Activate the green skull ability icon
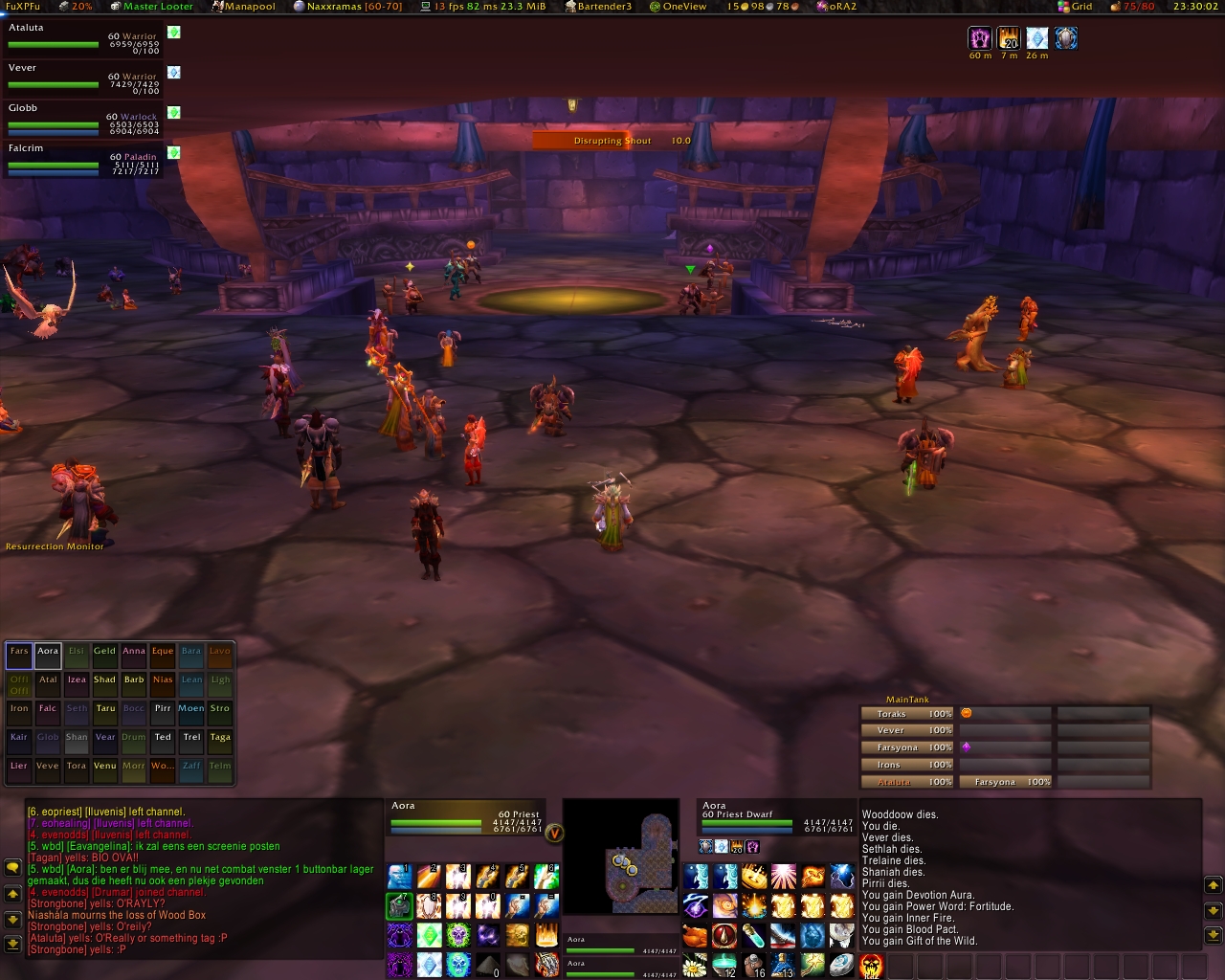 coord(457,935)
